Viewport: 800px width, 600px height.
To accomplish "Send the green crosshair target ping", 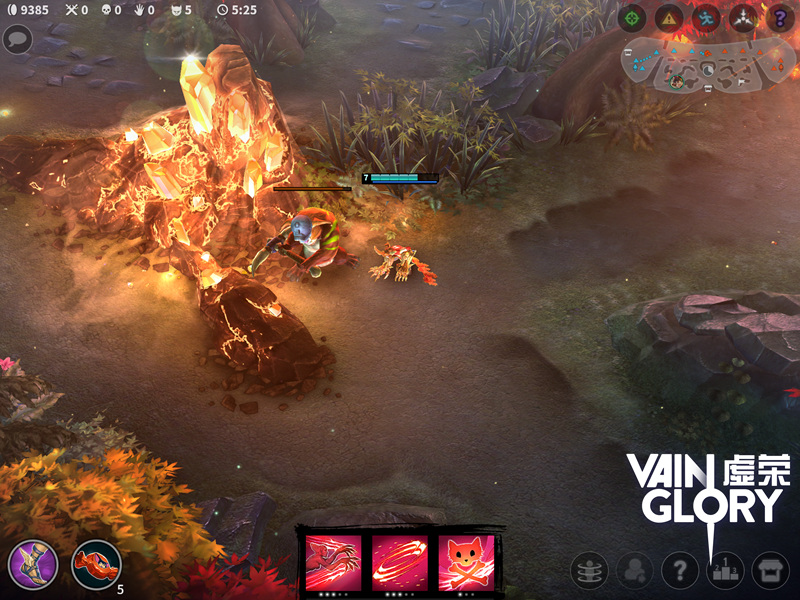I will pyautogui.click(x=632, y=17).
